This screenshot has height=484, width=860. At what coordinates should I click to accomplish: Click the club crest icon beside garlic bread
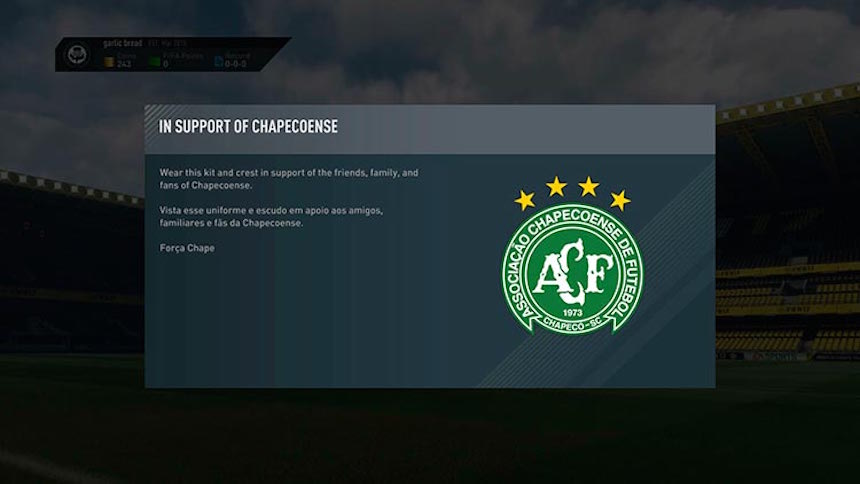77,54
